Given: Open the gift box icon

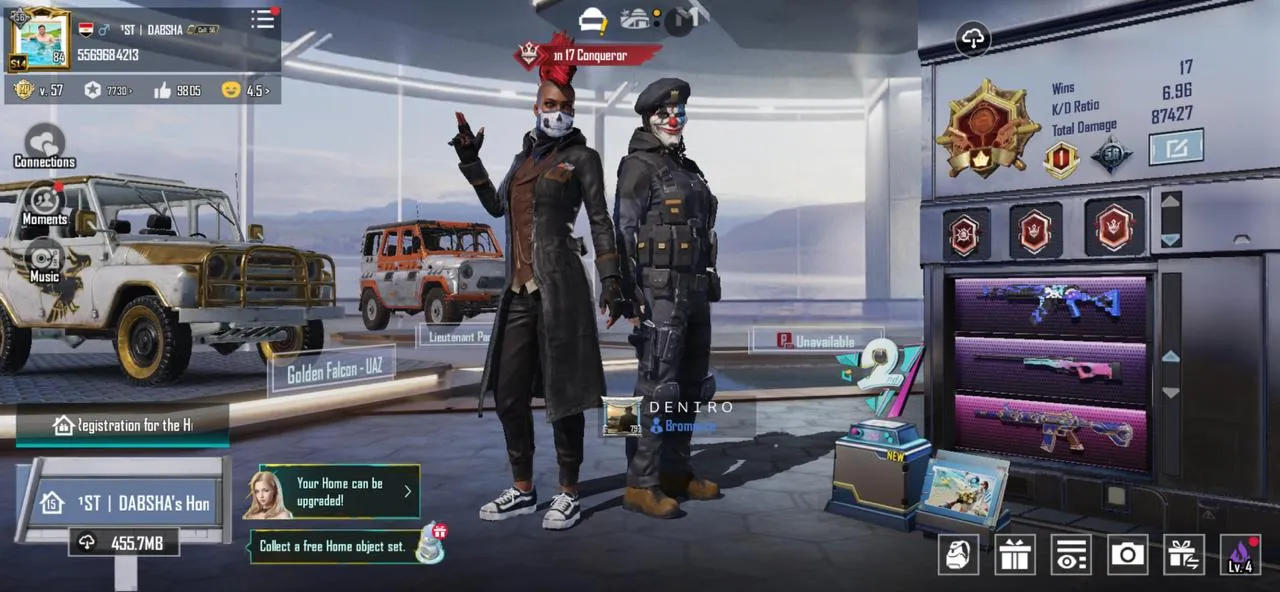Looking at the screenshot, I should [1014, 555].
